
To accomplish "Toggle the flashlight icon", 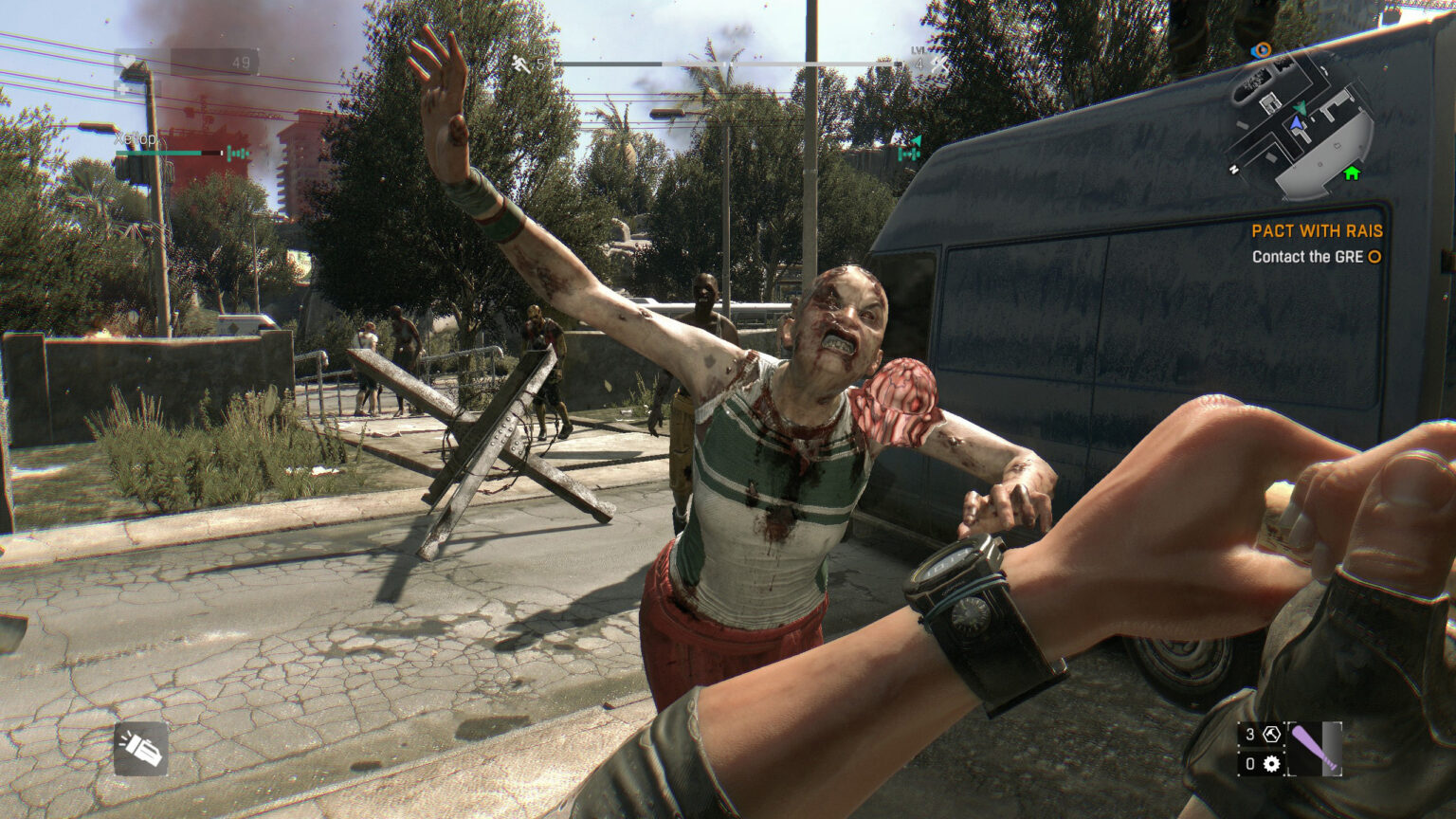I will pos(141,749).
